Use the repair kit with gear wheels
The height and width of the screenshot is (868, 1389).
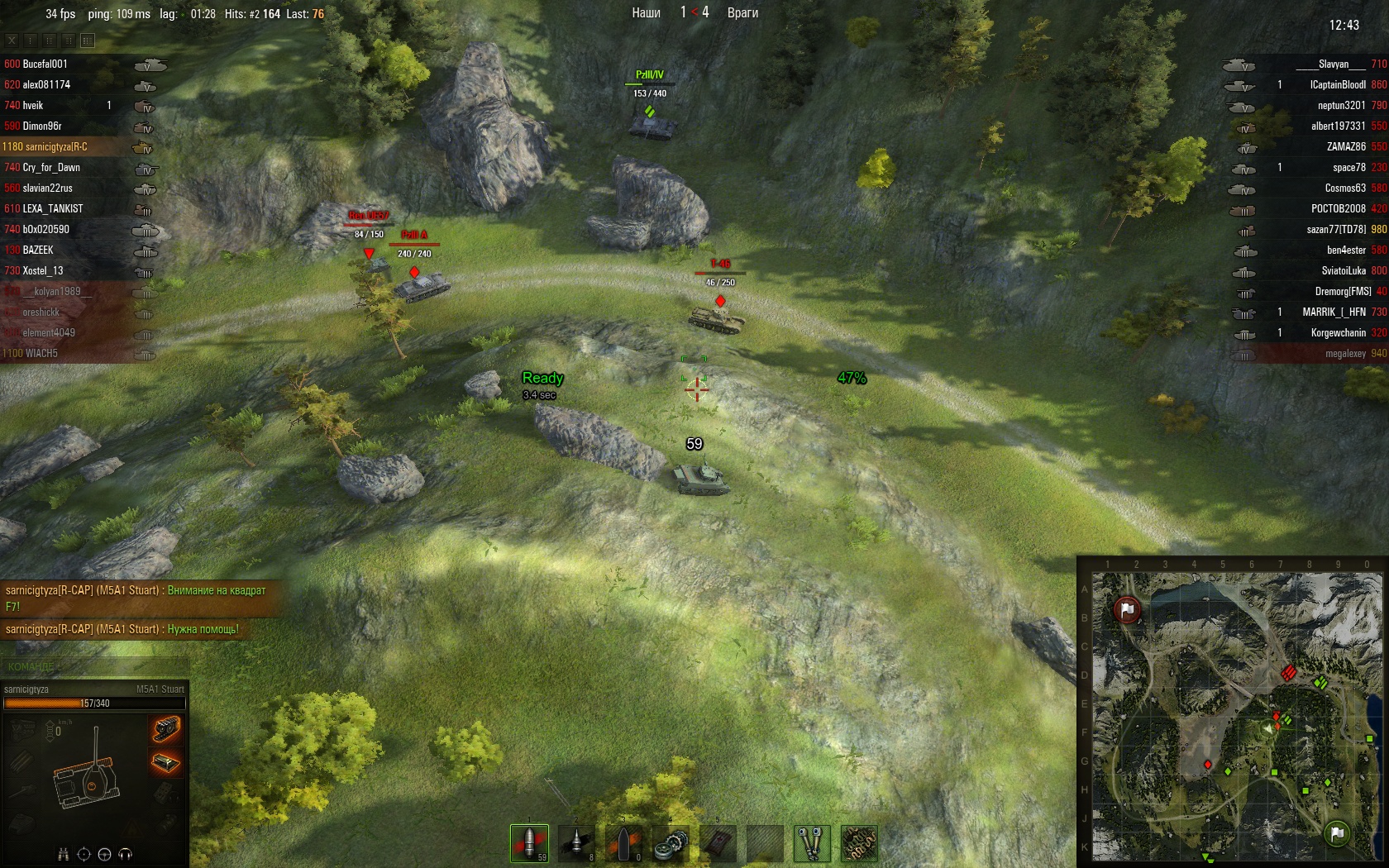click(671, 843)
